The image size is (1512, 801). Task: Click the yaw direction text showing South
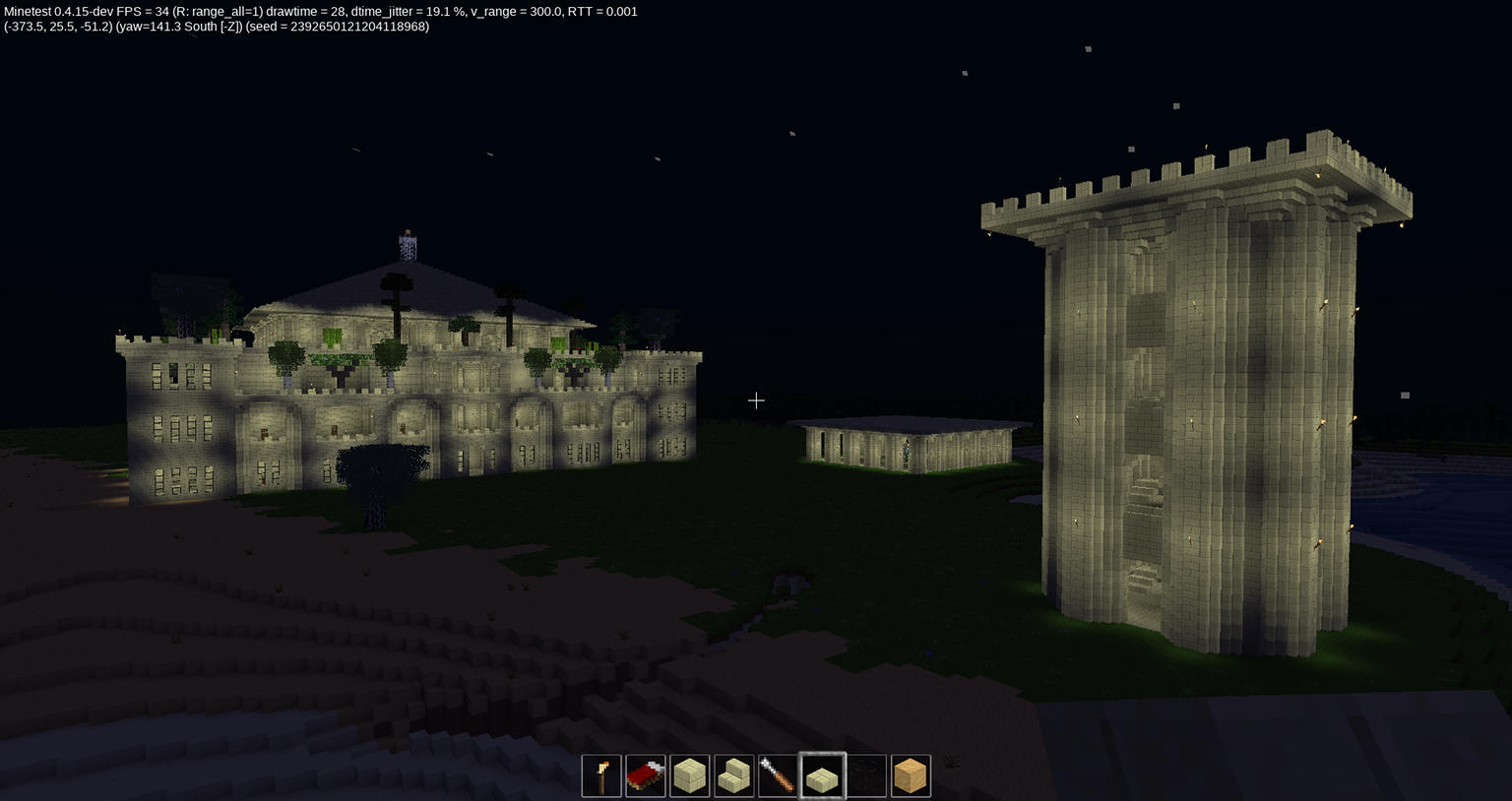click(x=199, y=27)
